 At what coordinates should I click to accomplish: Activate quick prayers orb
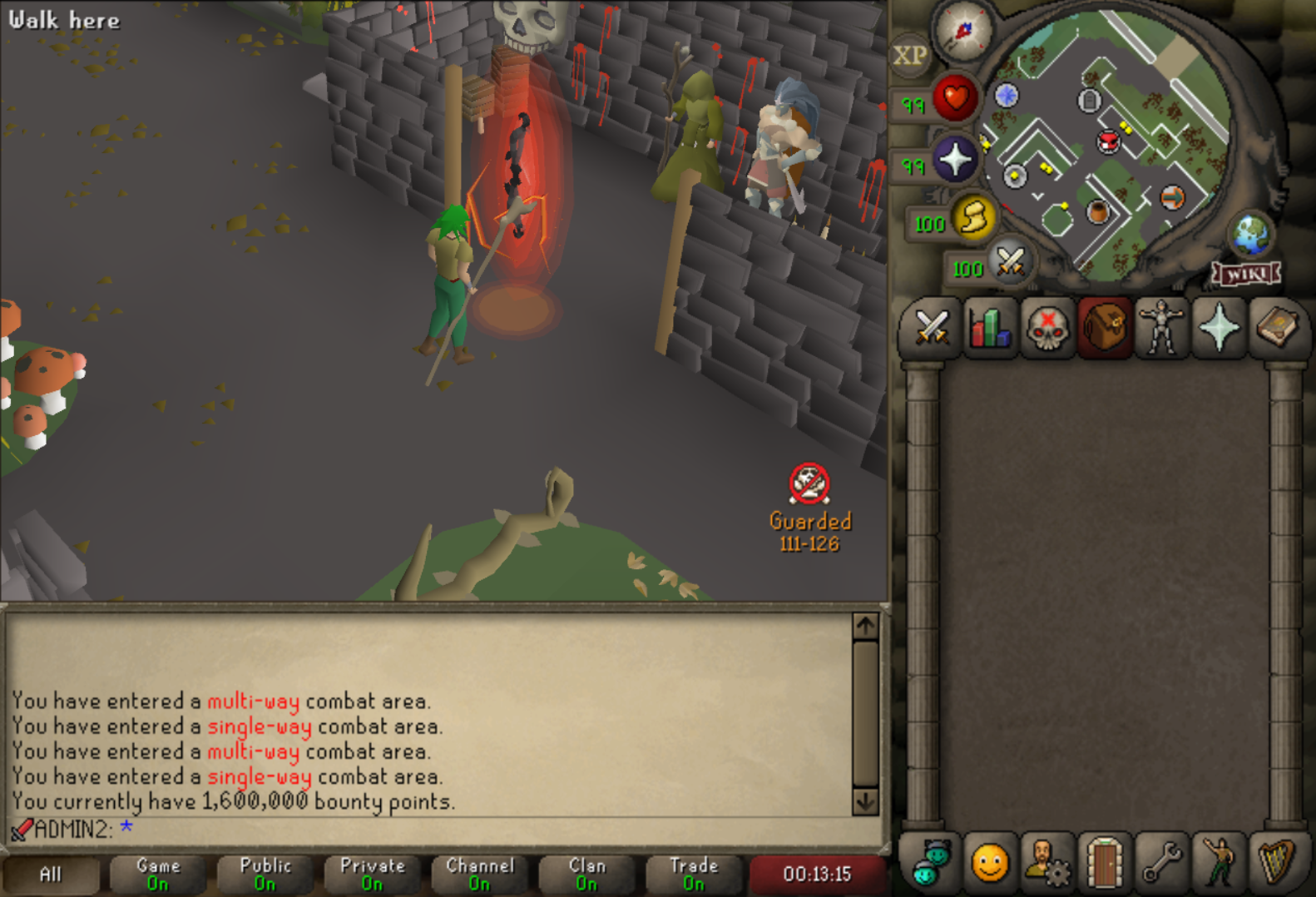pos(954,159)
